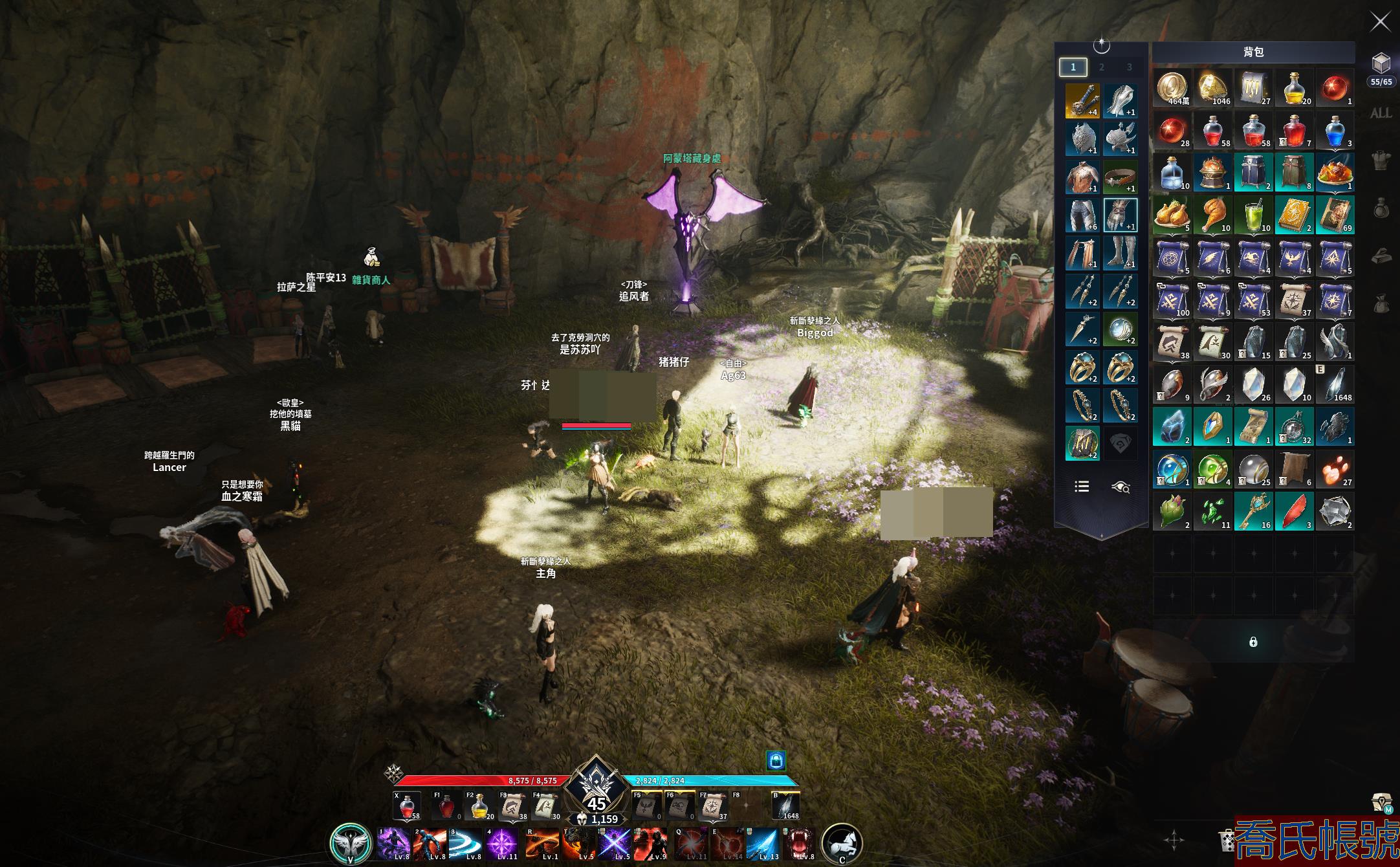The height and width of the screenshot is (867, 1400).
Task: Select the roast chicken food item
Action: click(x=1172, y=215)
